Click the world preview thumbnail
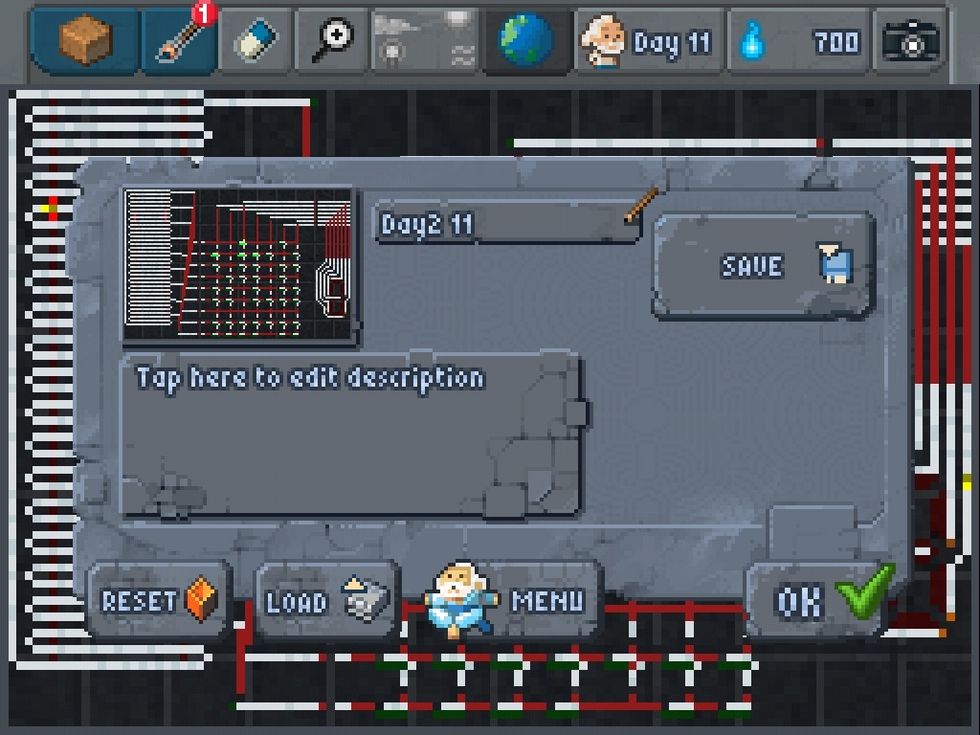Image resolution: width=980 pixels, height=735 pixels. [x=238, y=265]
